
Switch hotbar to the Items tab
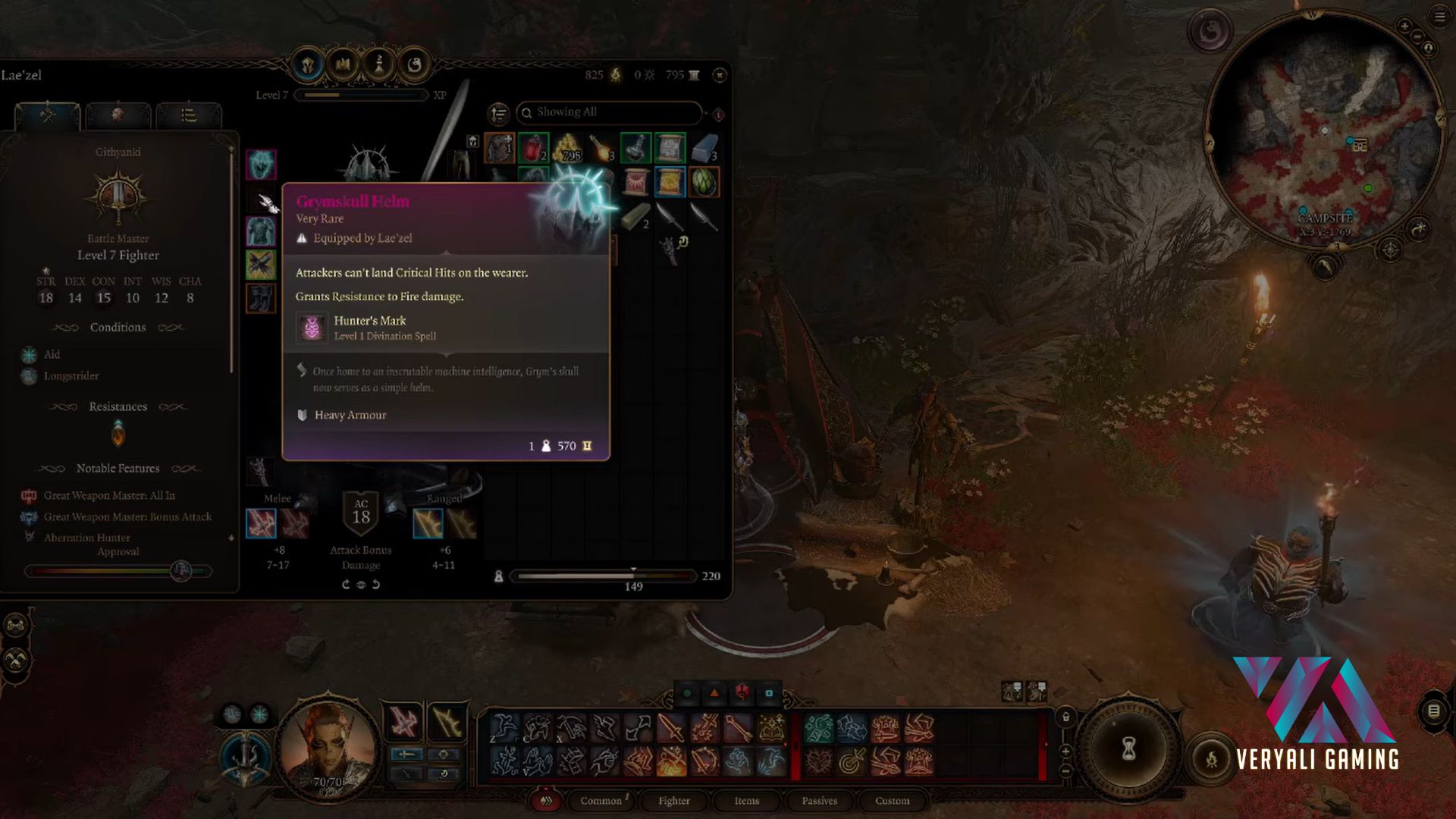click(x=746, y=801)
